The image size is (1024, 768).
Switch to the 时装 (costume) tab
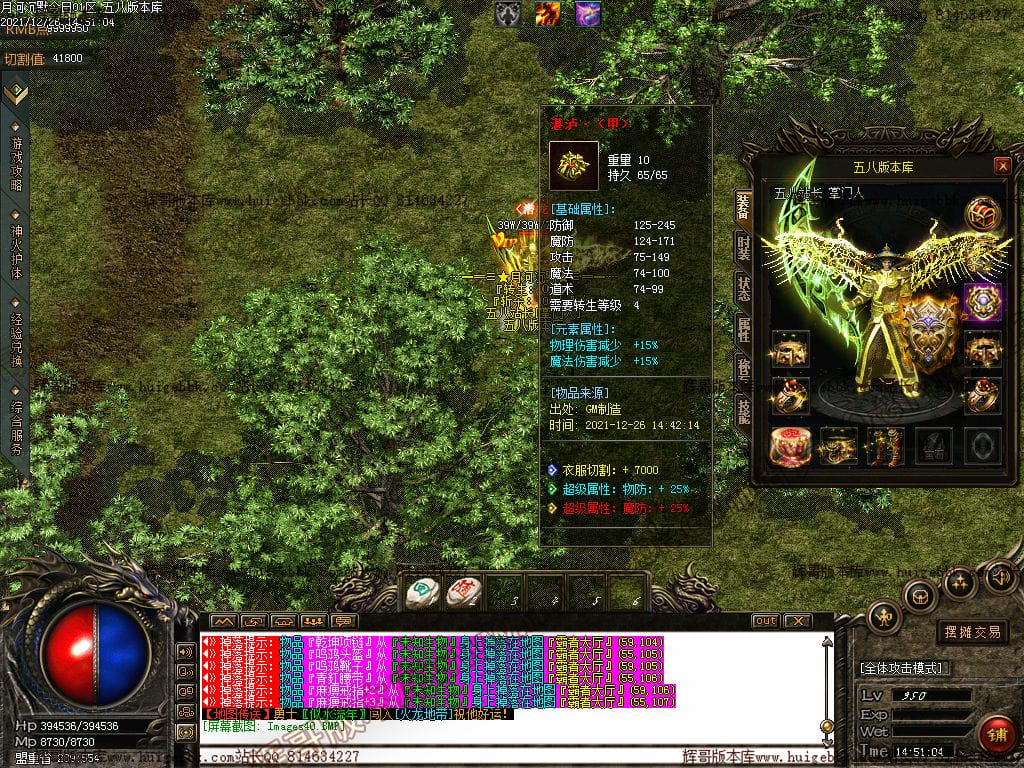[743, 246]
